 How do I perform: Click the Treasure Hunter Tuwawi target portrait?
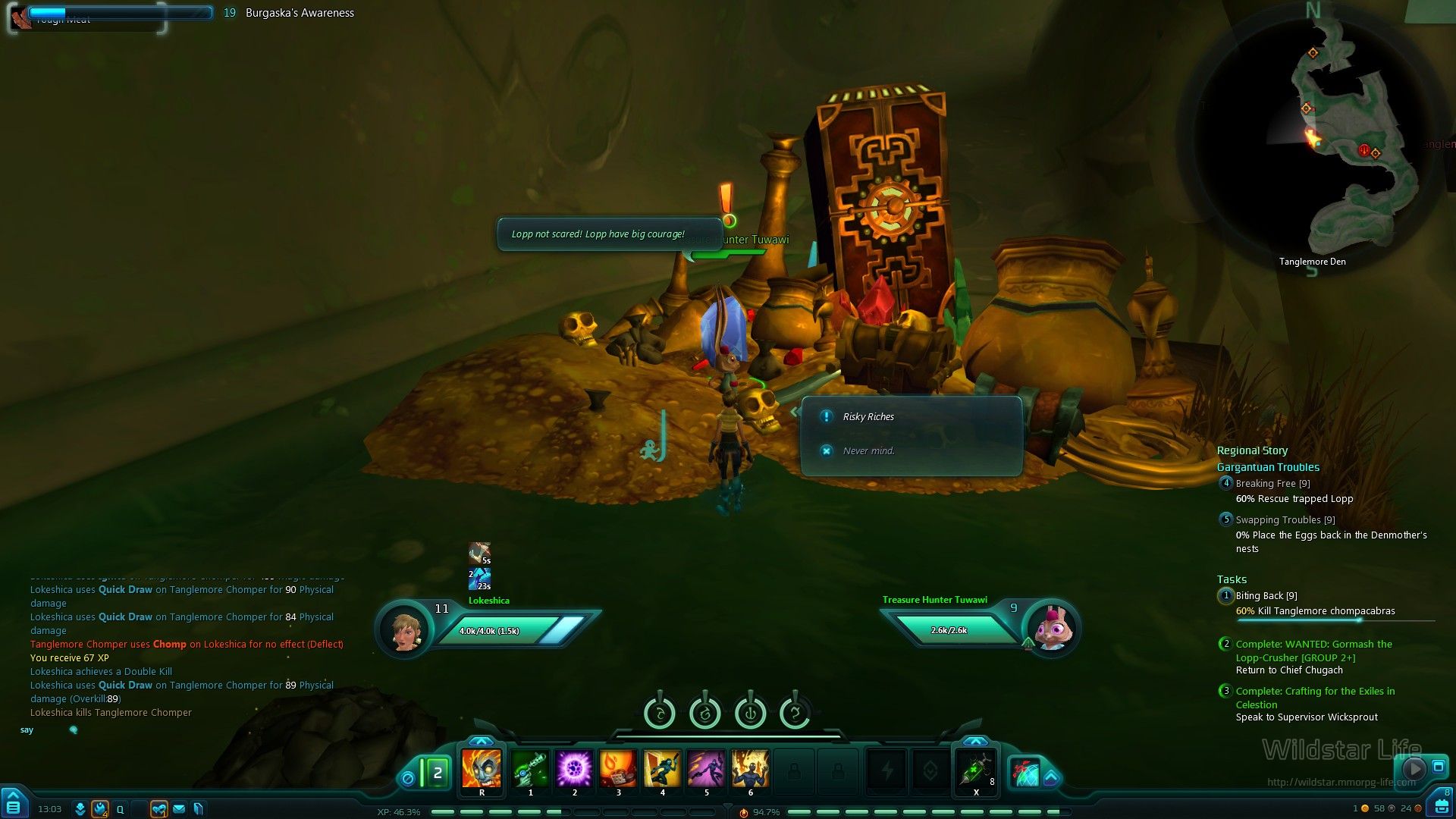(x=1050, y=628)
